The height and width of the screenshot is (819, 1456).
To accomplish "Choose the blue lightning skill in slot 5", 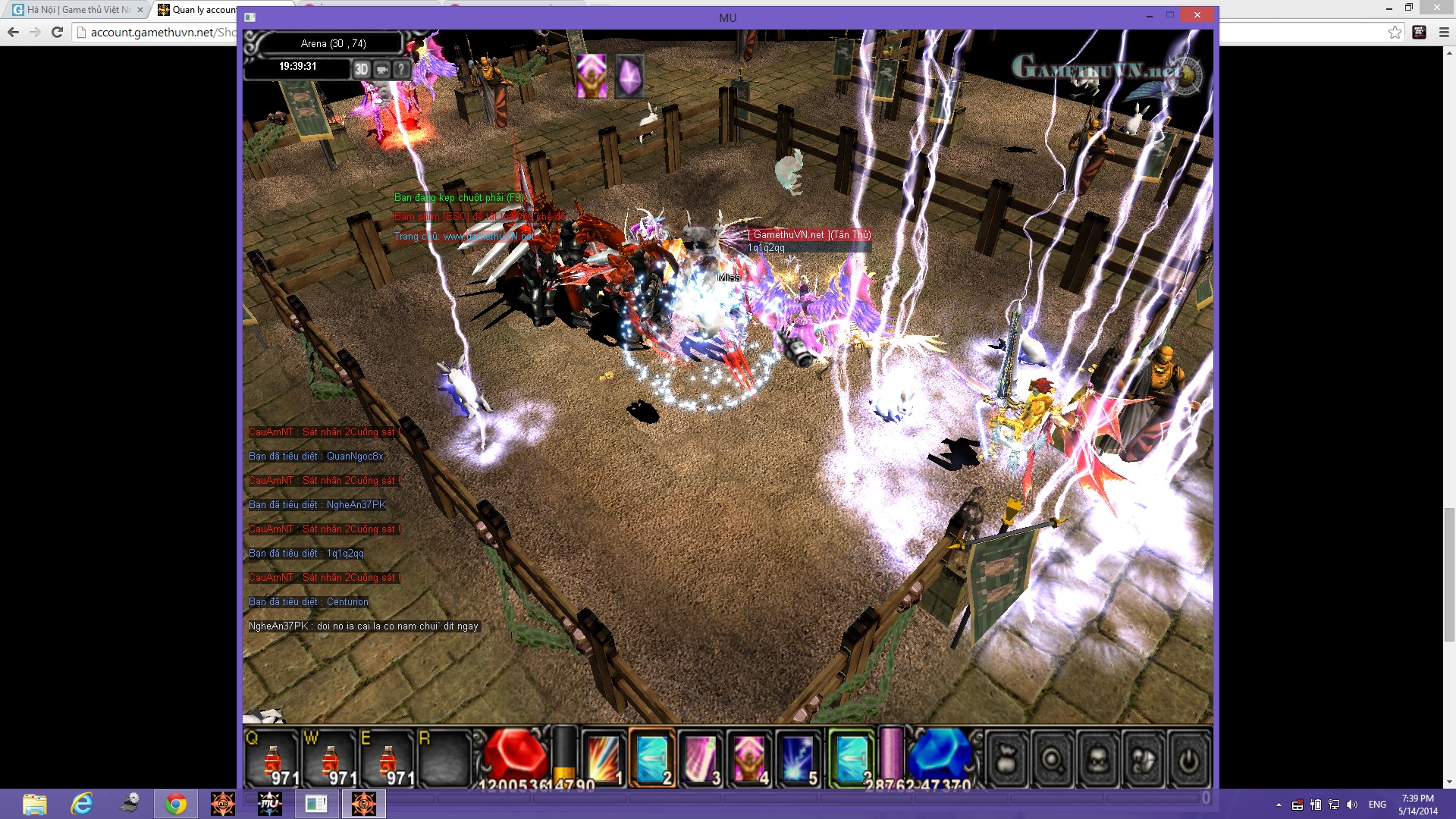I will point(797,758).
